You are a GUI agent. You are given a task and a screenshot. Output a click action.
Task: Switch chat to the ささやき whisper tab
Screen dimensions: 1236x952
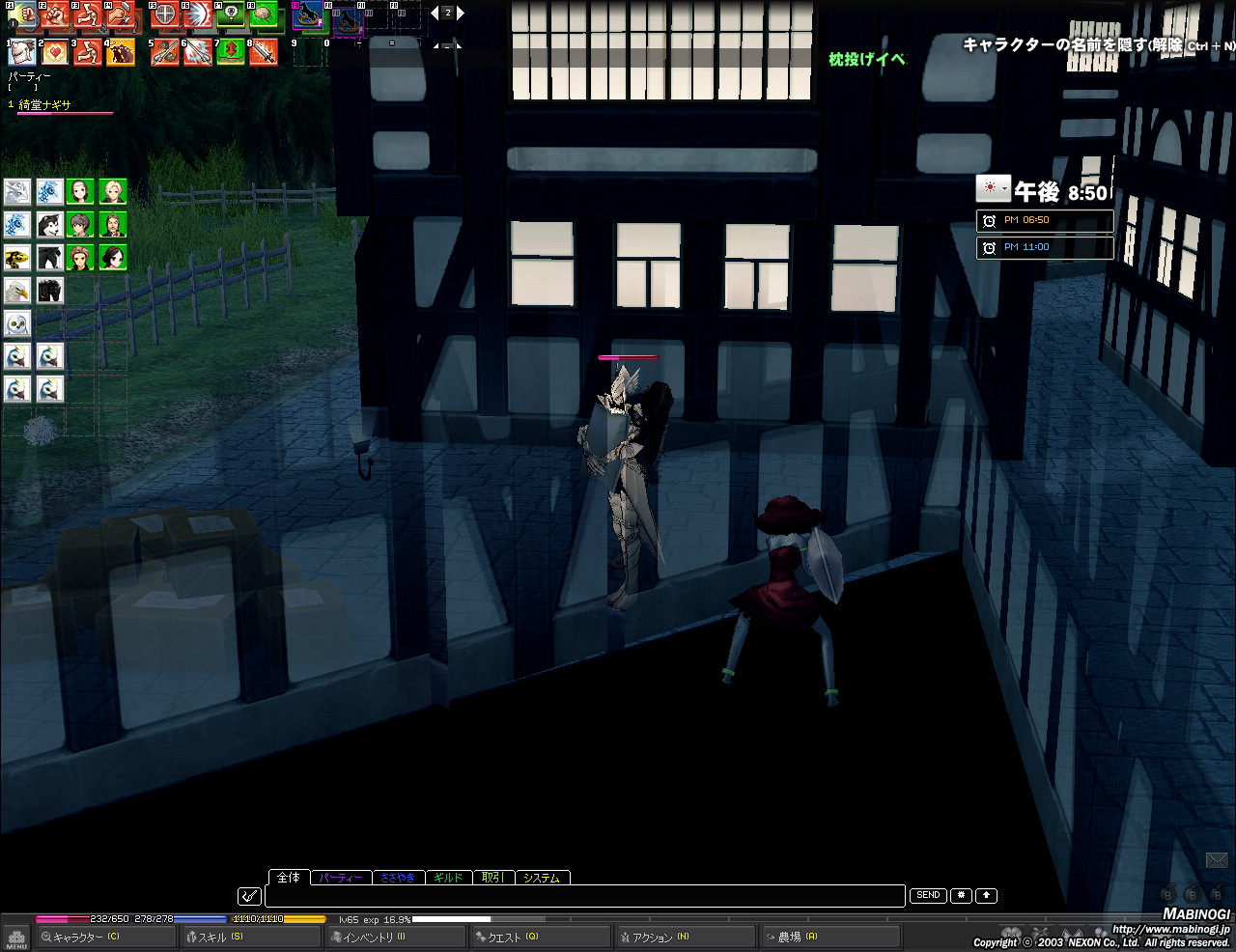point(397,878)
